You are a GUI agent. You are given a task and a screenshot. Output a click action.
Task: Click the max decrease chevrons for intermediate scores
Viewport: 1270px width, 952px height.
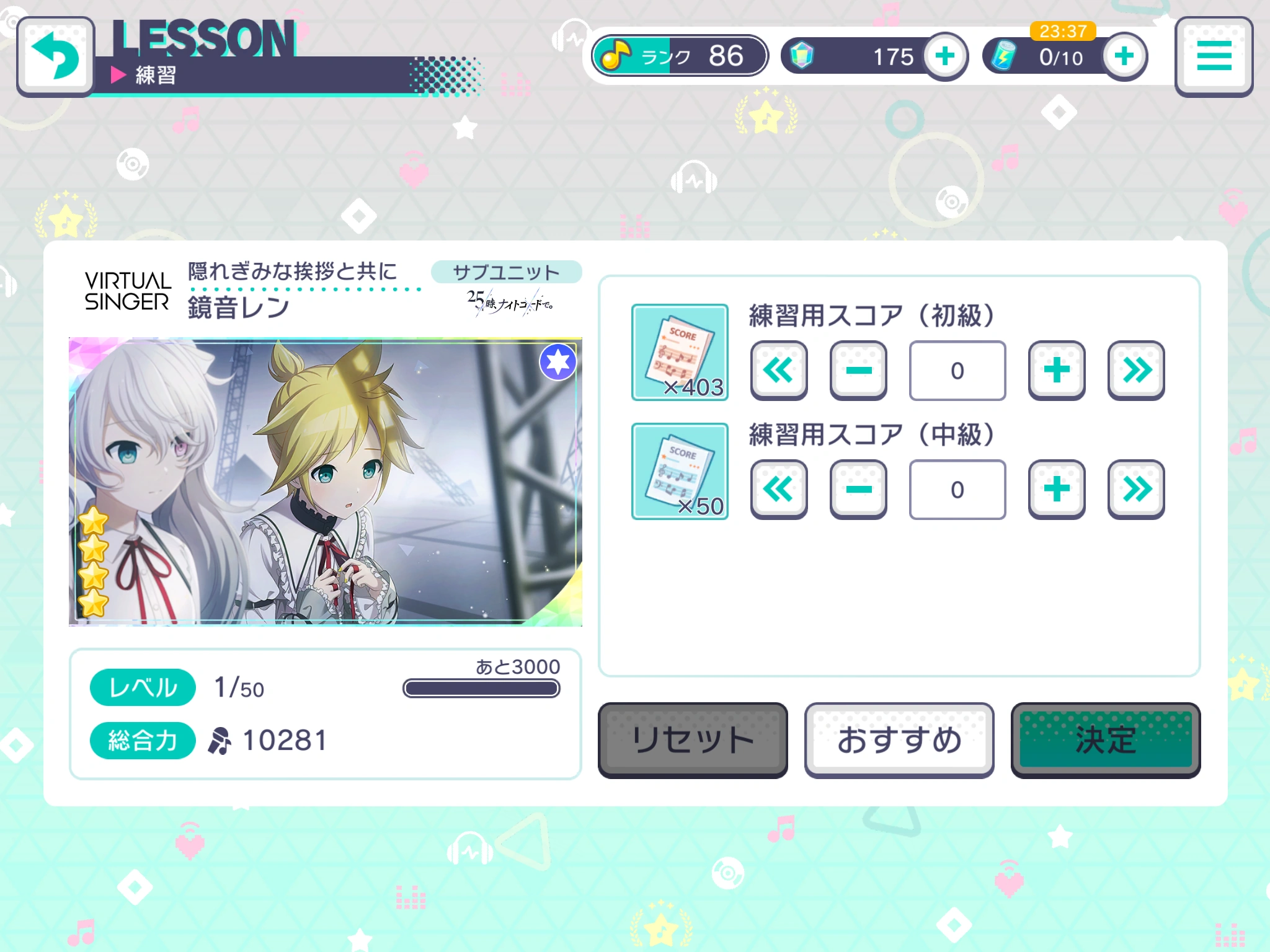pos(779,490)
